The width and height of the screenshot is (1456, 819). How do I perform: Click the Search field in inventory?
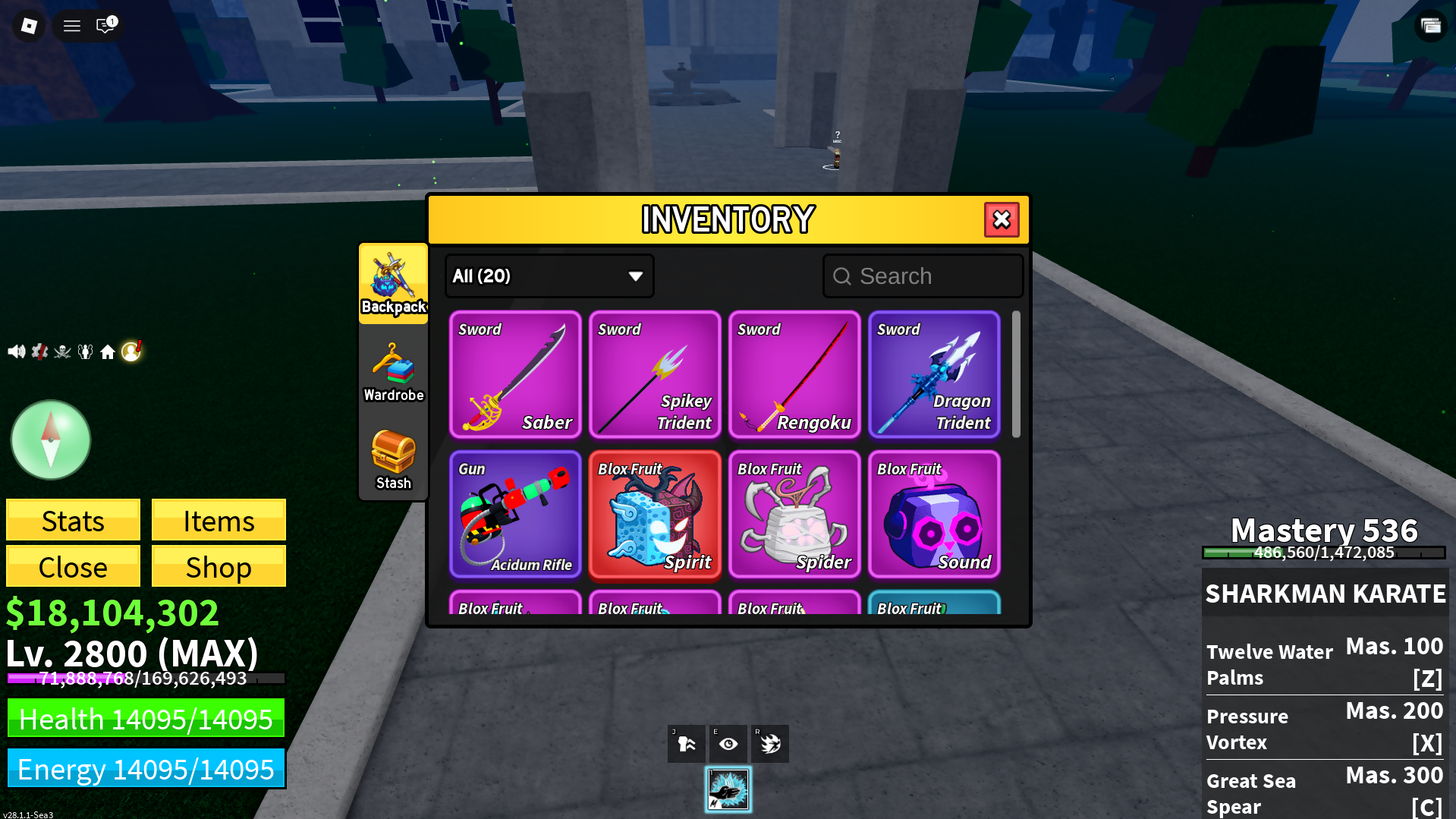tap(923, 276)
